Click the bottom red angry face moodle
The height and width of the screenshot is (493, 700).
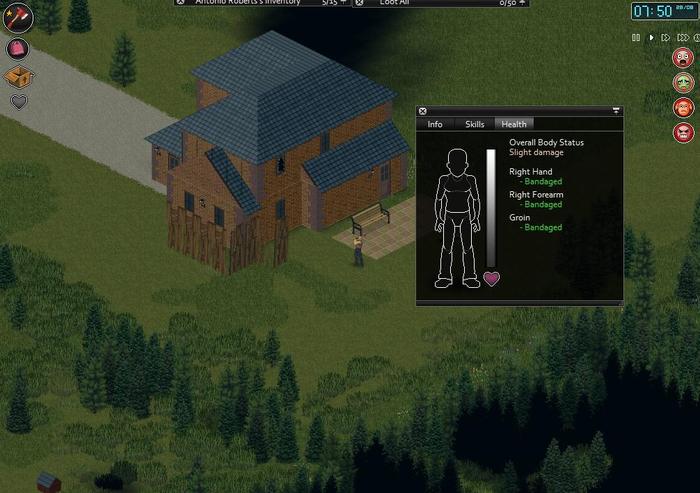coord(683,132)
